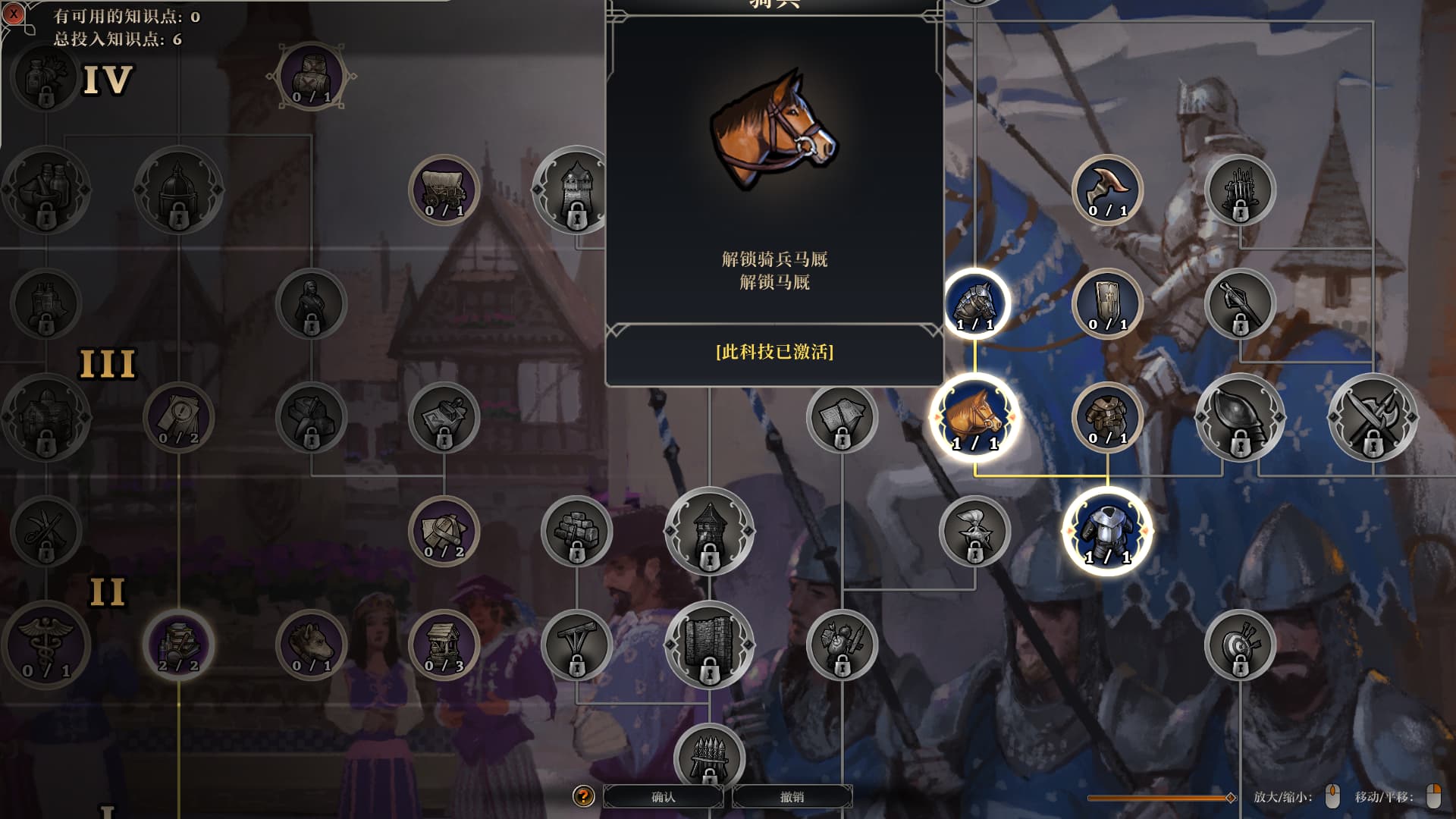
Task: Close the tech tree with the red X
Action: (14, 14)
